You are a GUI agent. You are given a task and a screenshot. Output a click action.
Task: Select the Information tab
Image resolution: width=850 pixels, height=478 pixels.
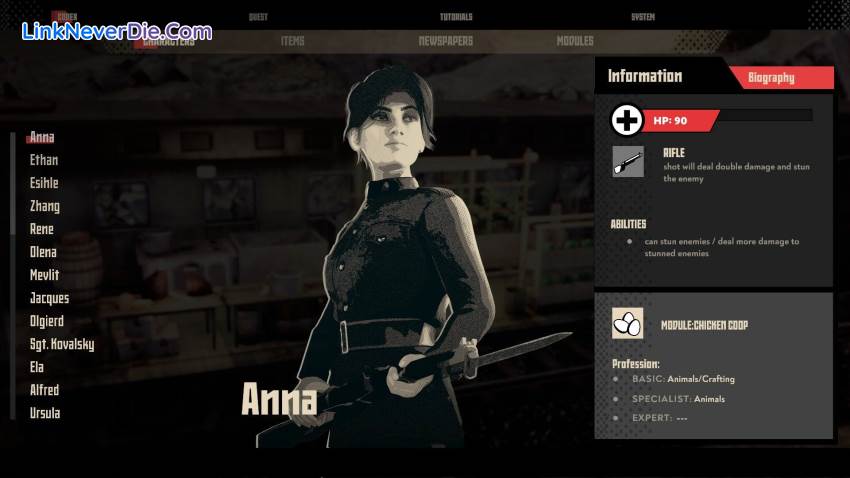[645, 76]
